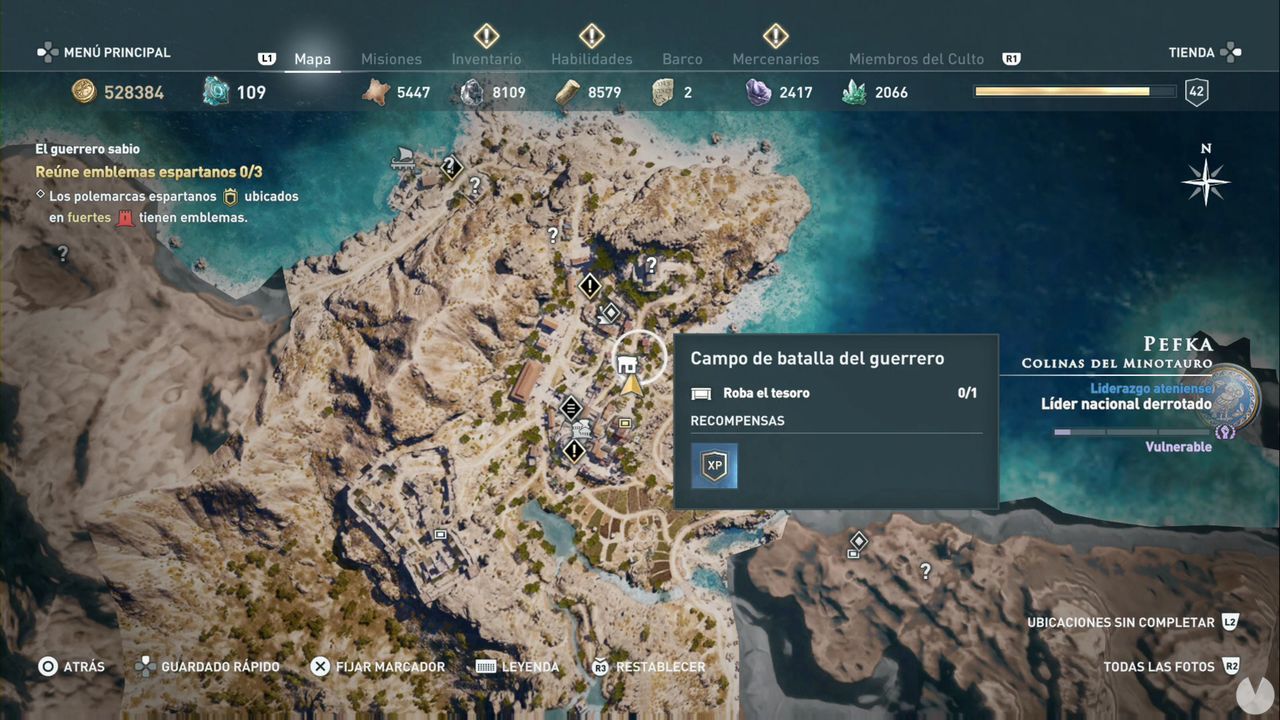Select the XP reward icon in the tooltip
The height and width of the screenshot is (720, 1280).
[x=714, y=465]
